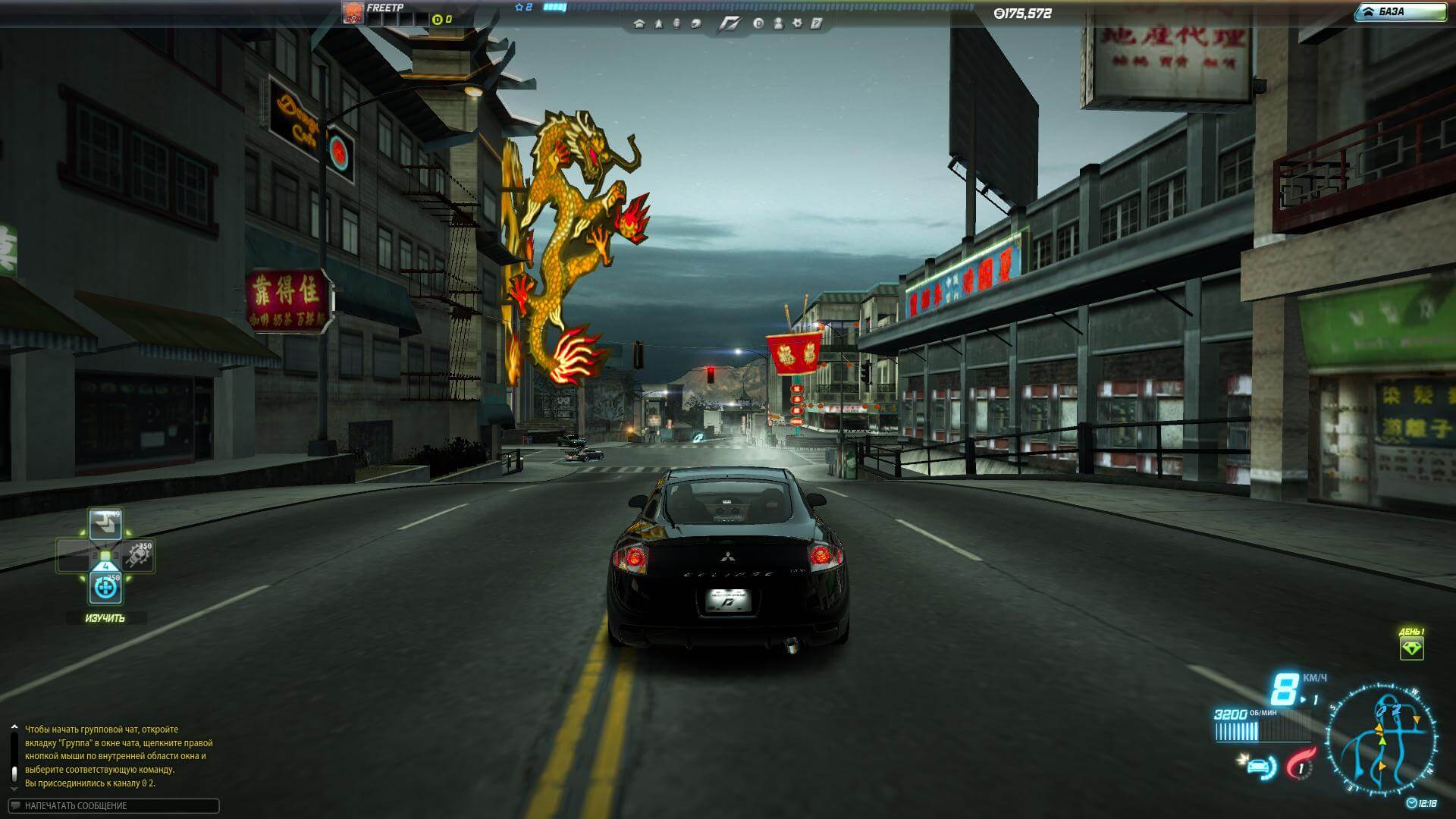Activate the blue cross repair powerup

click(x=105, y=588)
